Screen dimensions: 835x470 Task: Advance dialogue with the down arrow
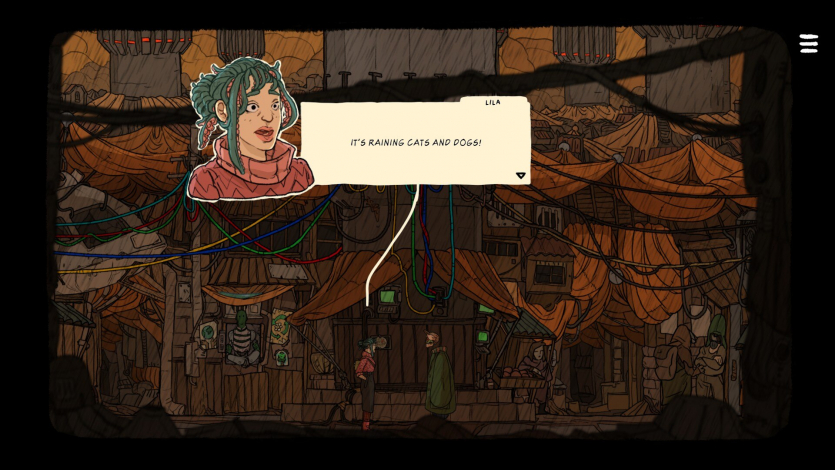(520, 176)
